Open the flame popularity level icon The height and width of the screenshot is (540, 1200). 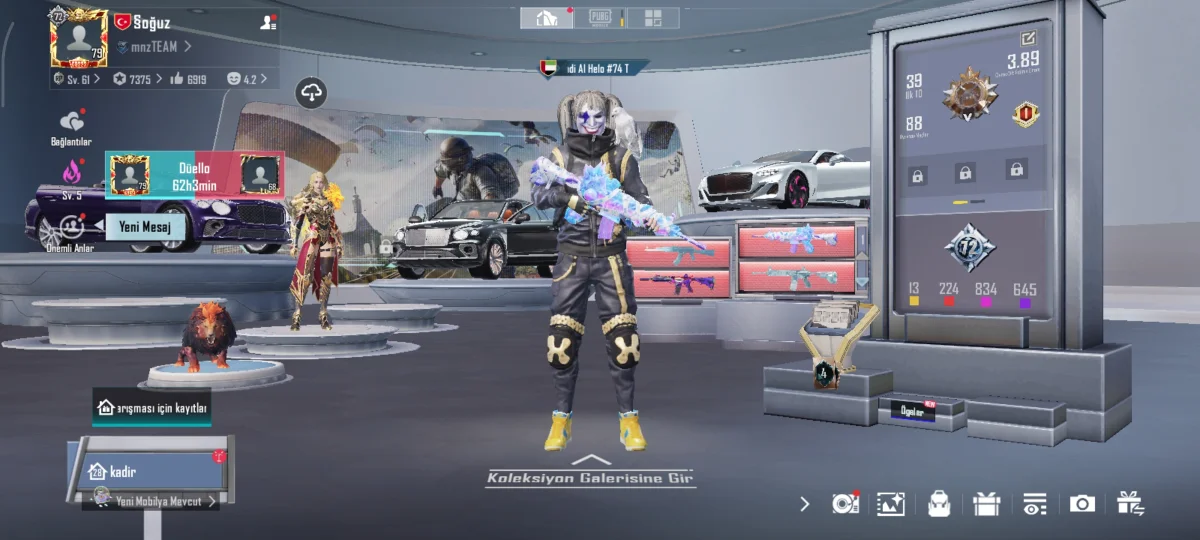pyautogui.click(x=72, y=172)
